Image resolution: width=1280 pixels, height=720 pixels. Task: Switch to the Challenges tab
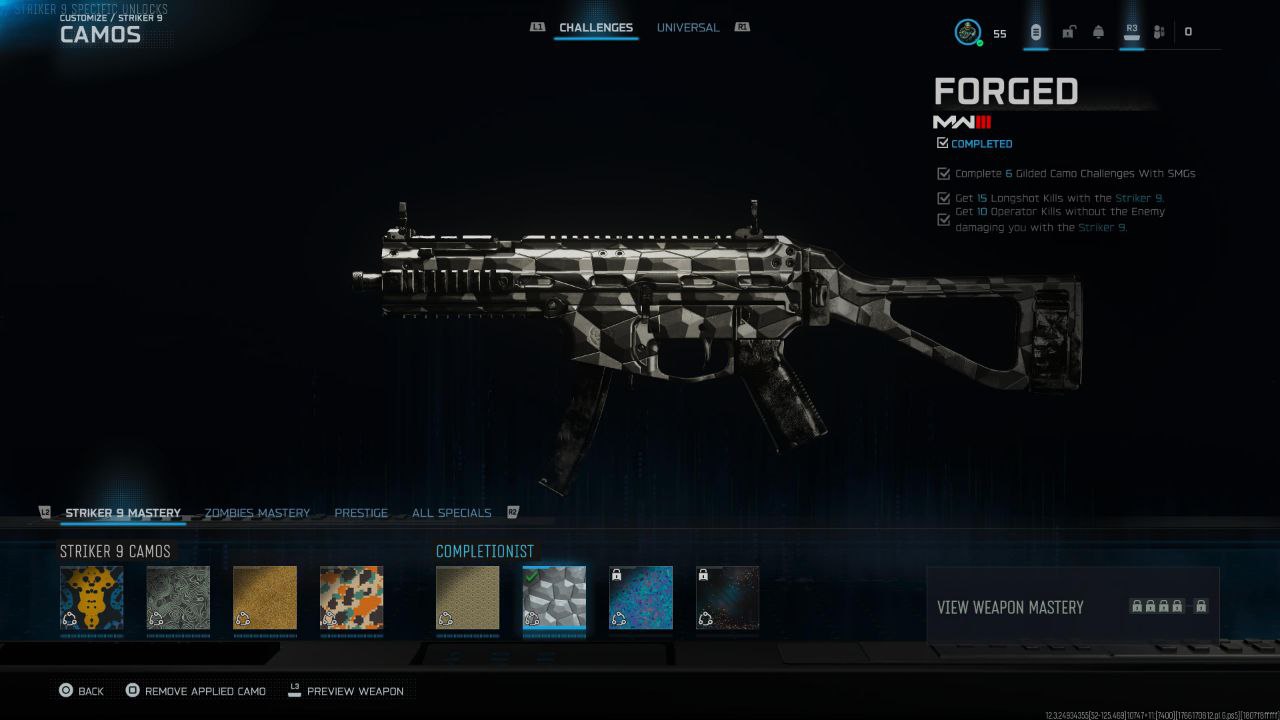coord(595,28)
